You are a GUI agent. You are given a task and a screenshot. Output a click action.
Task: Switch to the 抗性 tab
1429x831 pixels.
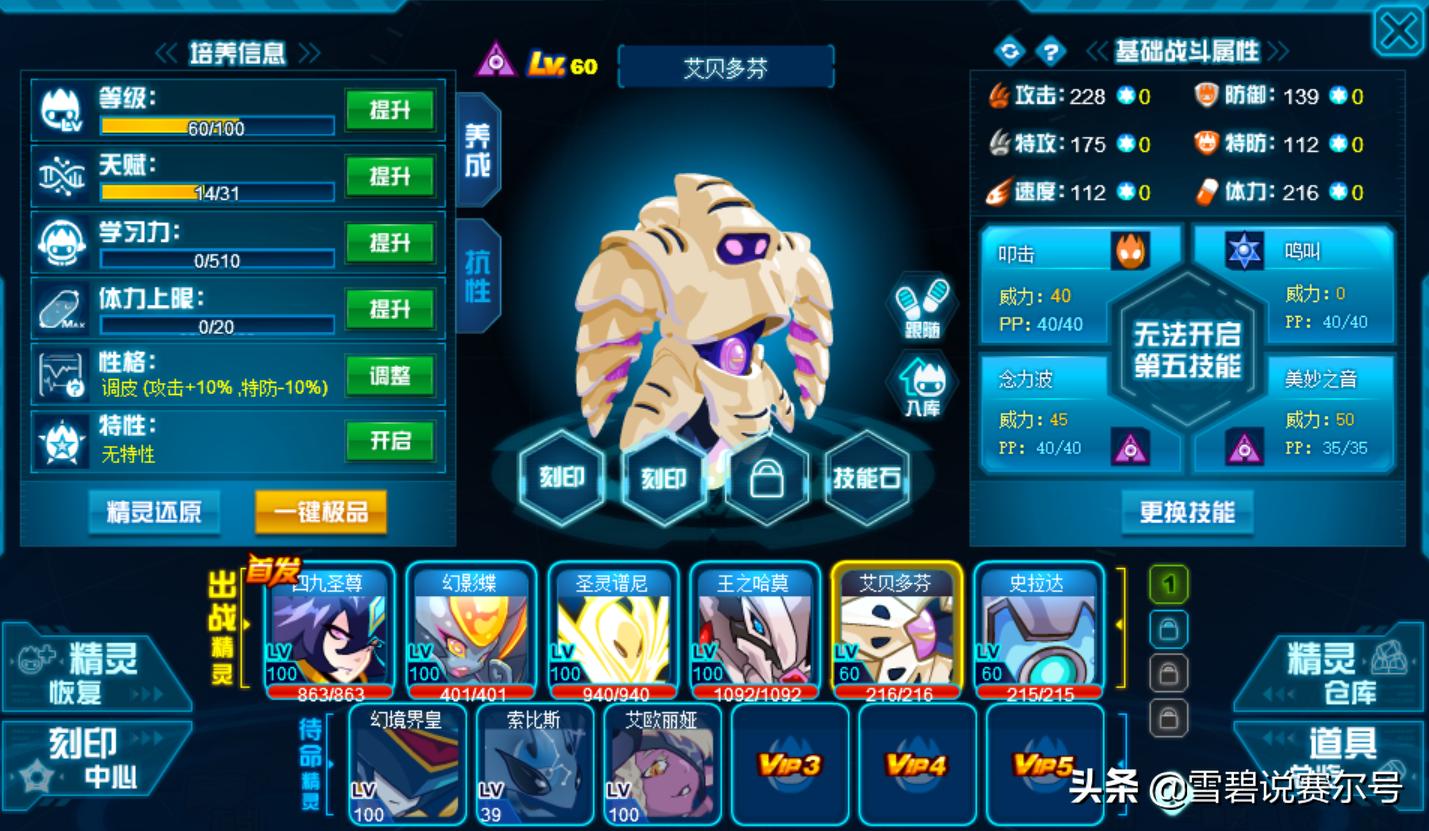478,275
